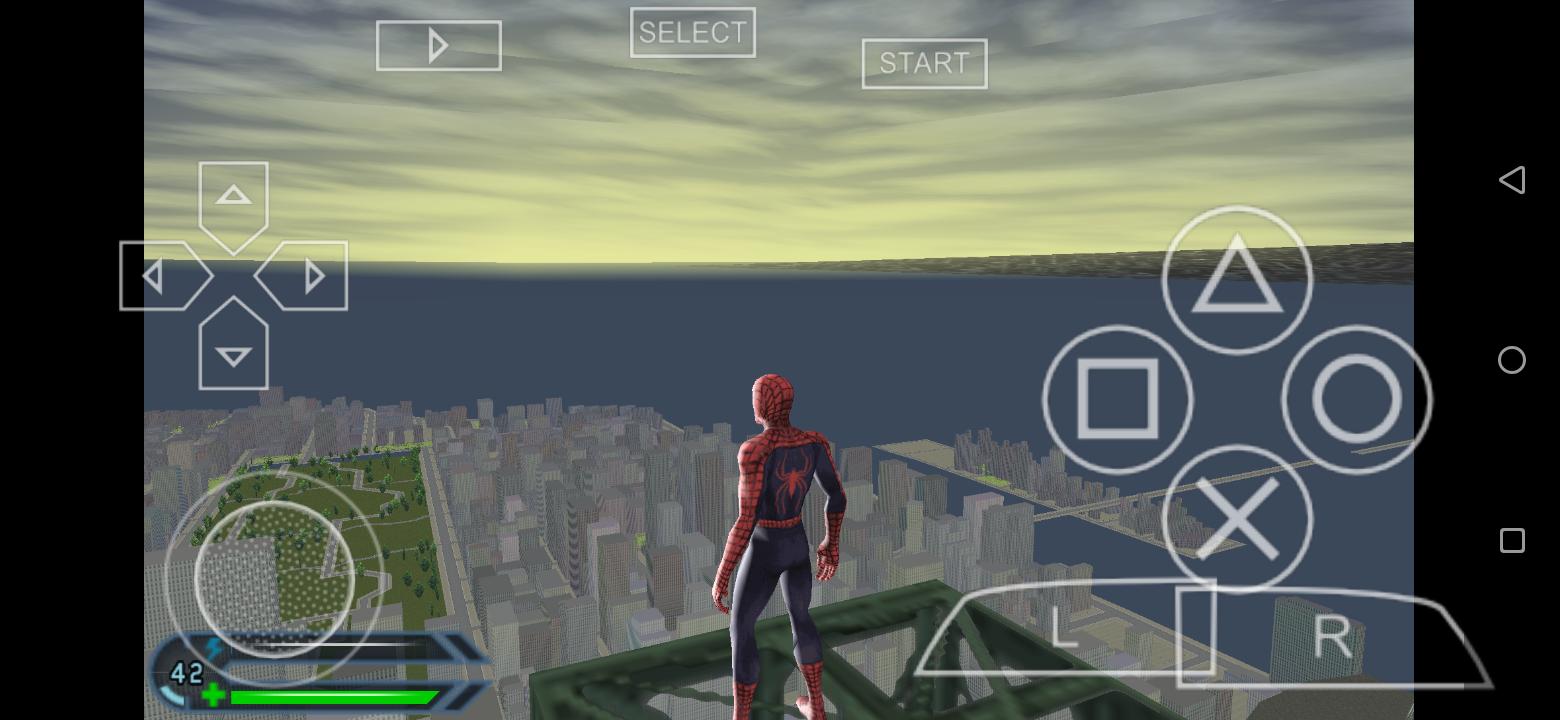Tap the START touch button

[x=924, y=64]
